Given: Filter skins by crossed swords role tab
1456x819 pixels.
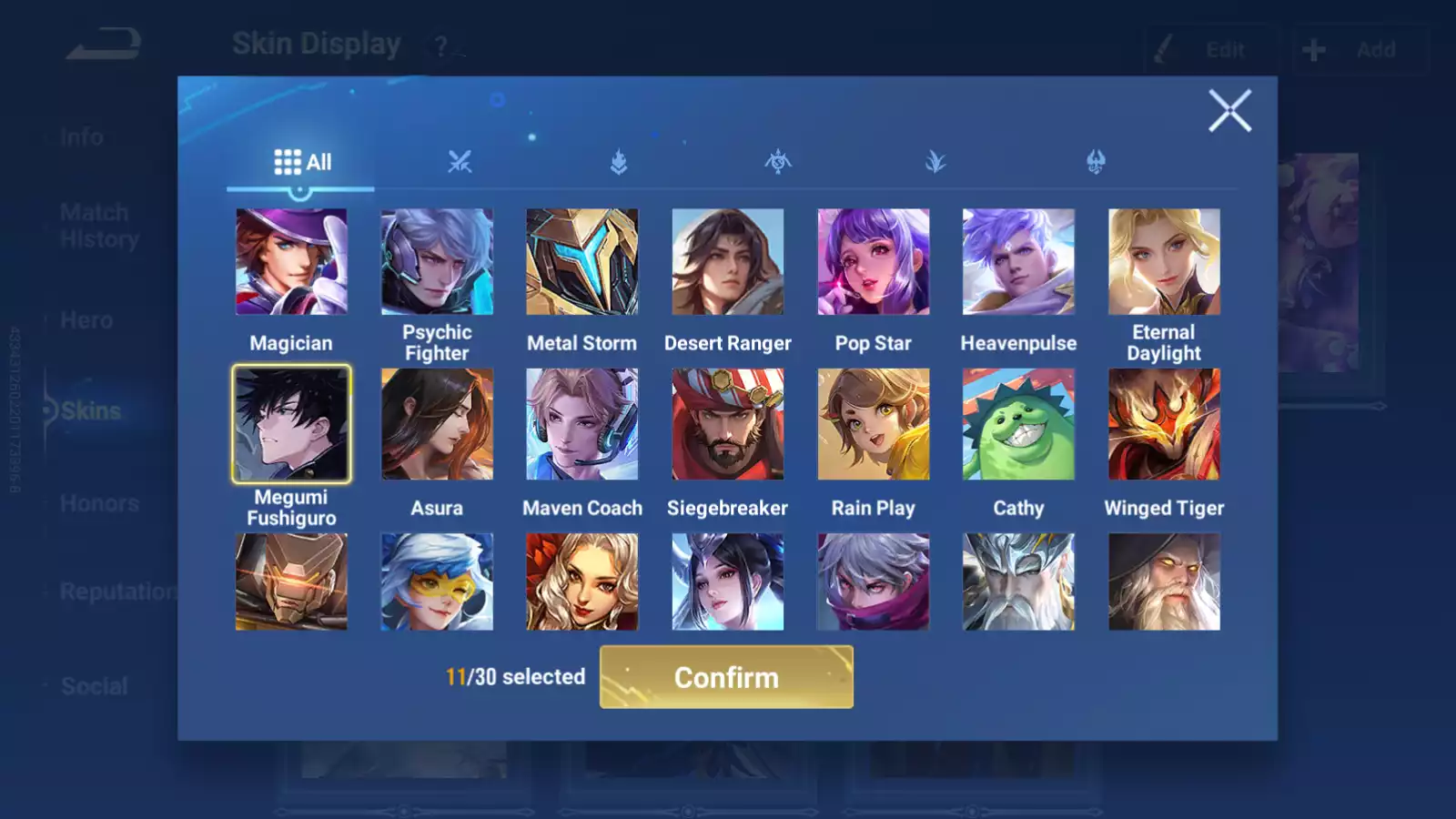Looking at the screenshot, I should tap(460, 162).
